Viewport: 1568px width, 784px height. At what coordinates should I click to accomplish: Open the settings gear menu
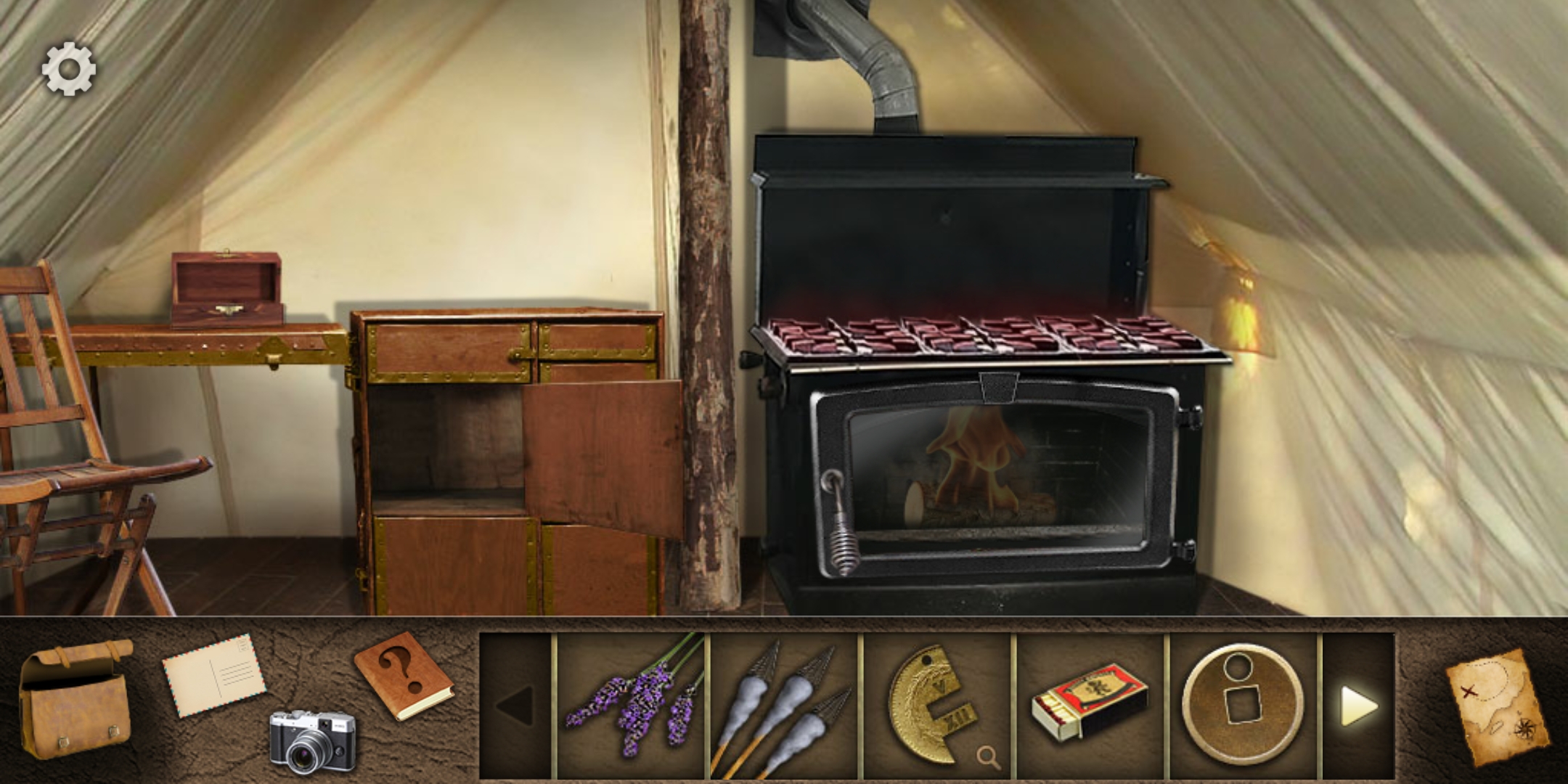(x=69, y=68)
